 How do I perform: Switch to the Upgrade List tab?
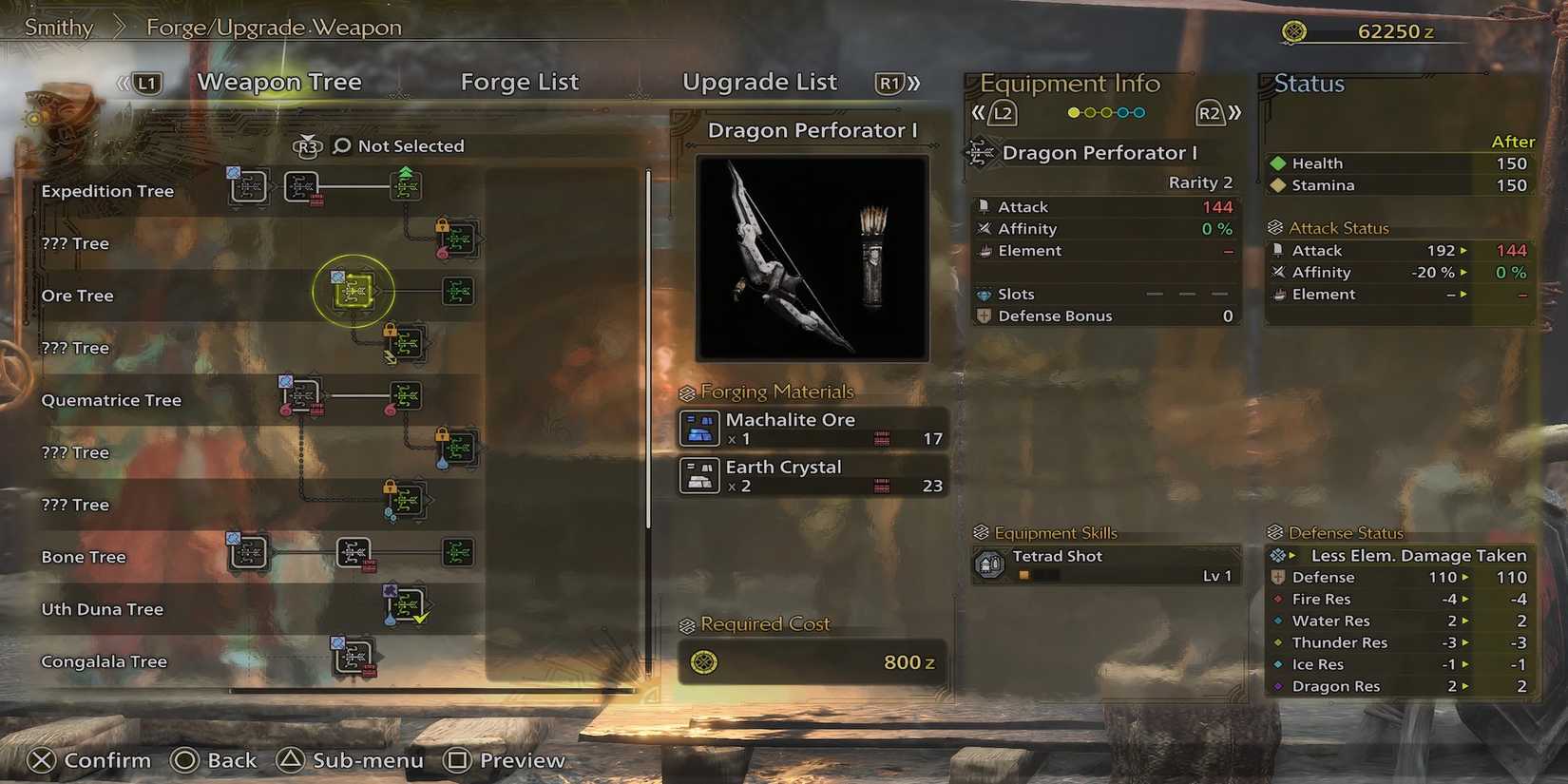tap(759, 82)
